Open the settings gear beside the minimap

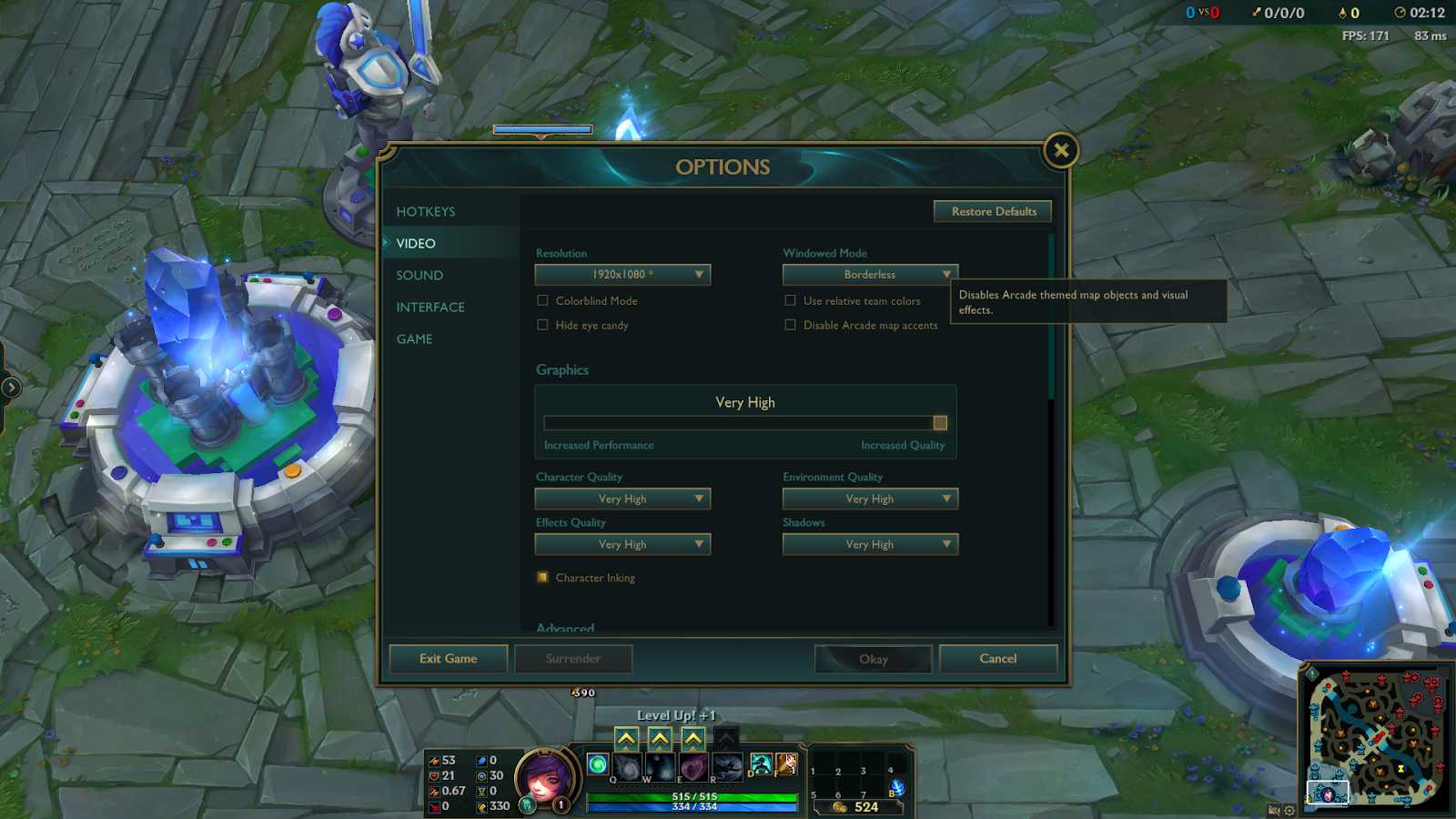1289,809
